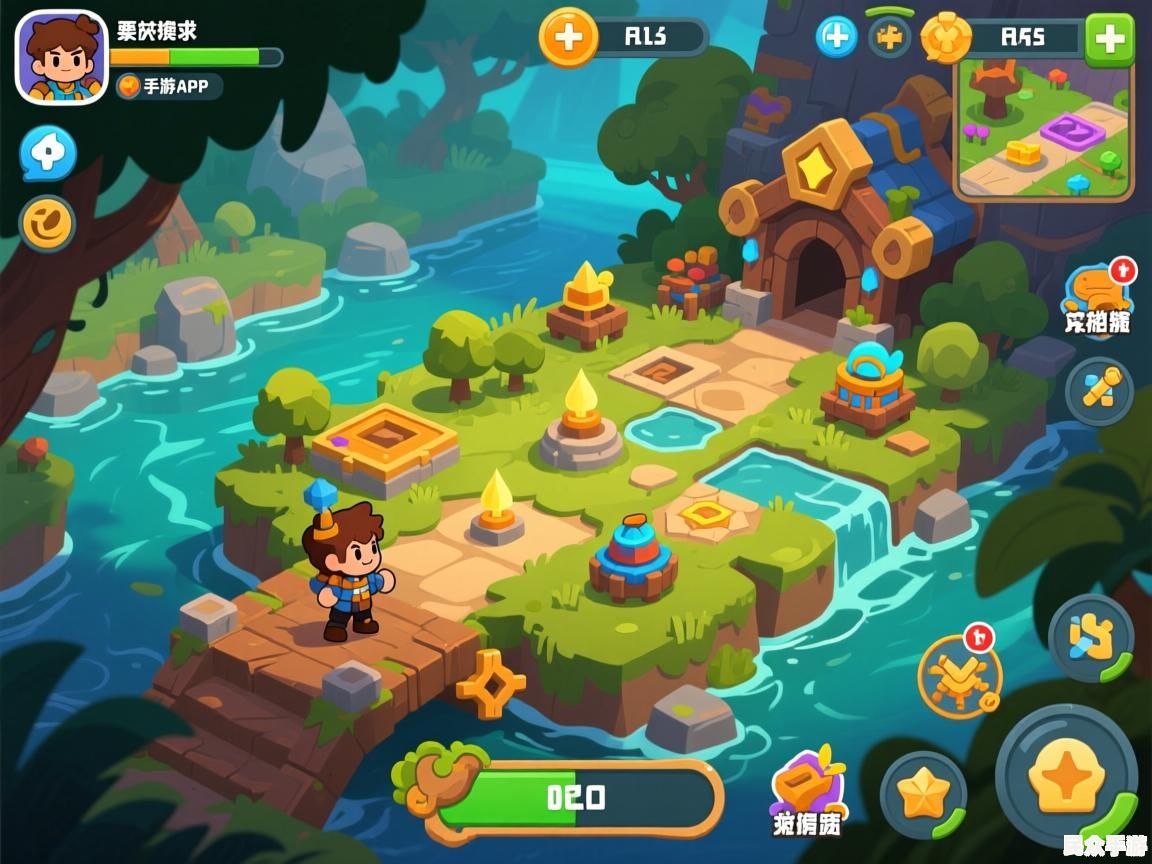This screenshot has height=864, width=1152.
Task: Select the round orange swirl icon
Action: click(47, 222)
